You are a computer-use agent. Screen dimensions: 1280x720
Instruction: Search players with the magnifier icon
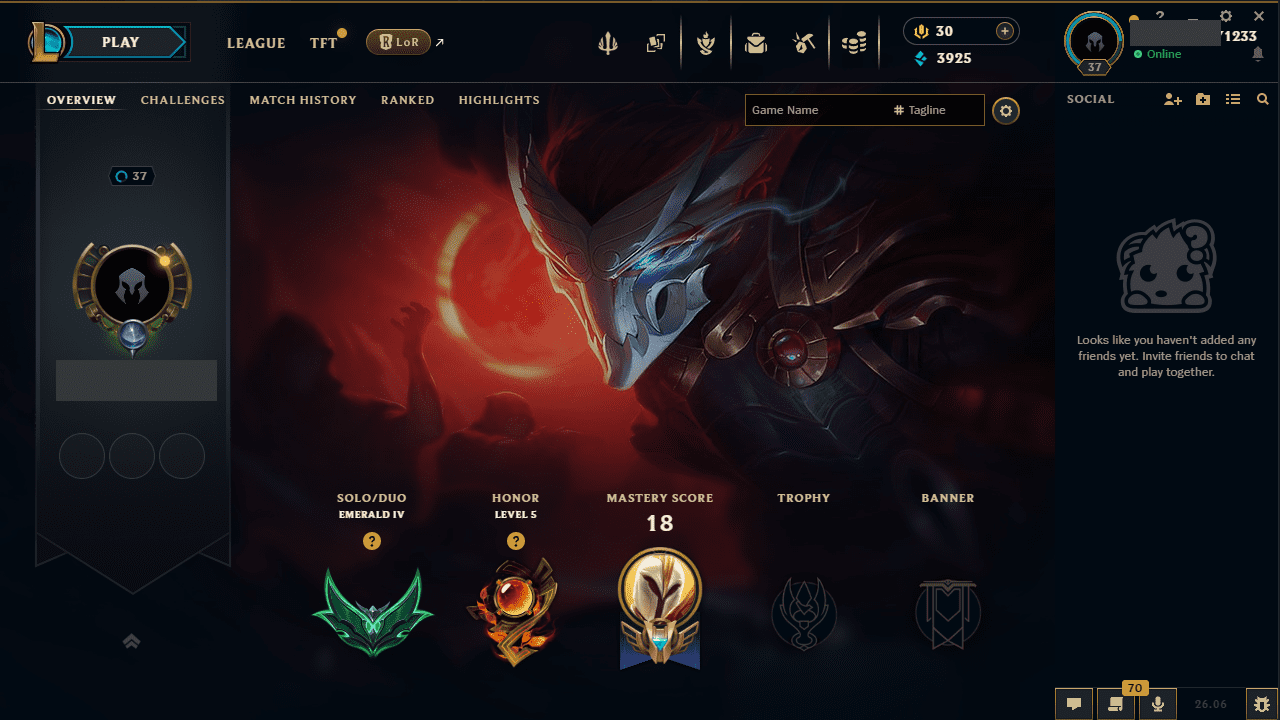[x=1263, y=99]
